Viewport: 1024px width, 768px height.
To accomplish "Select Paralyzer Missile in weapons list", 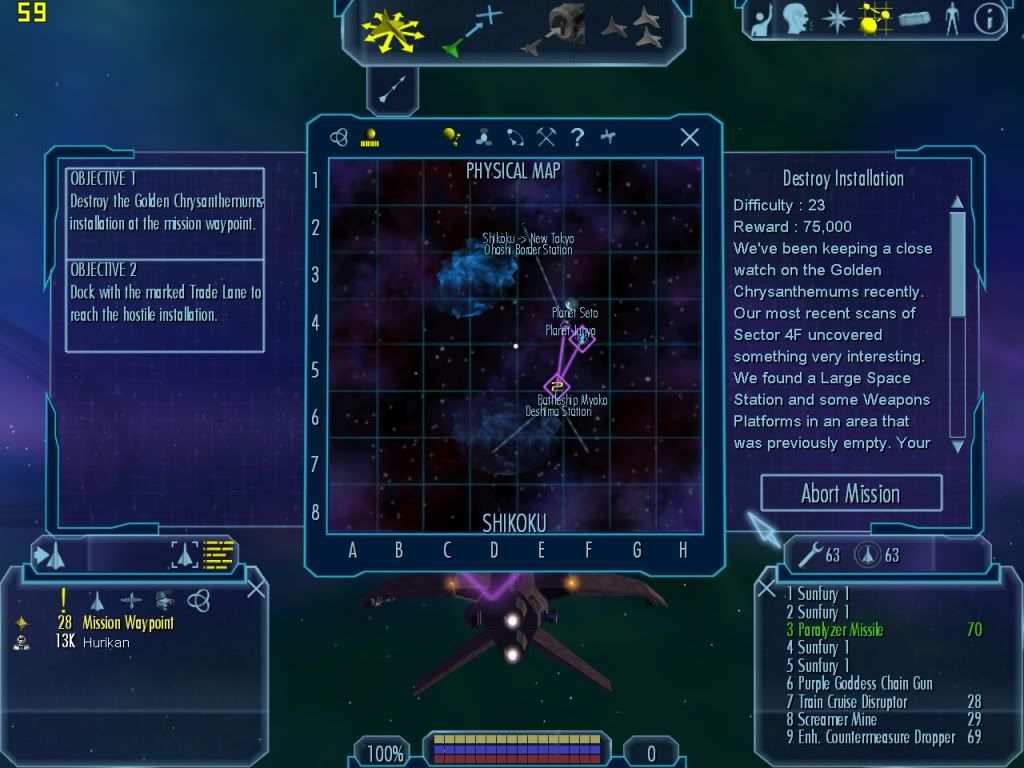I will (840, 630).
